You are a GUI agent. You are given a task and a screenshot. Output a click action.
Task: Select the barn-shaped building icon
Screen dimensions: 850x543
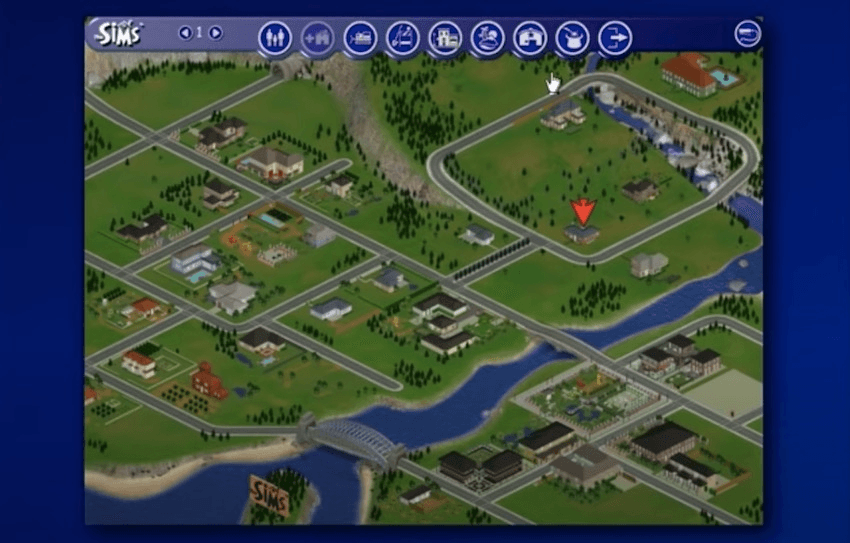530,38
